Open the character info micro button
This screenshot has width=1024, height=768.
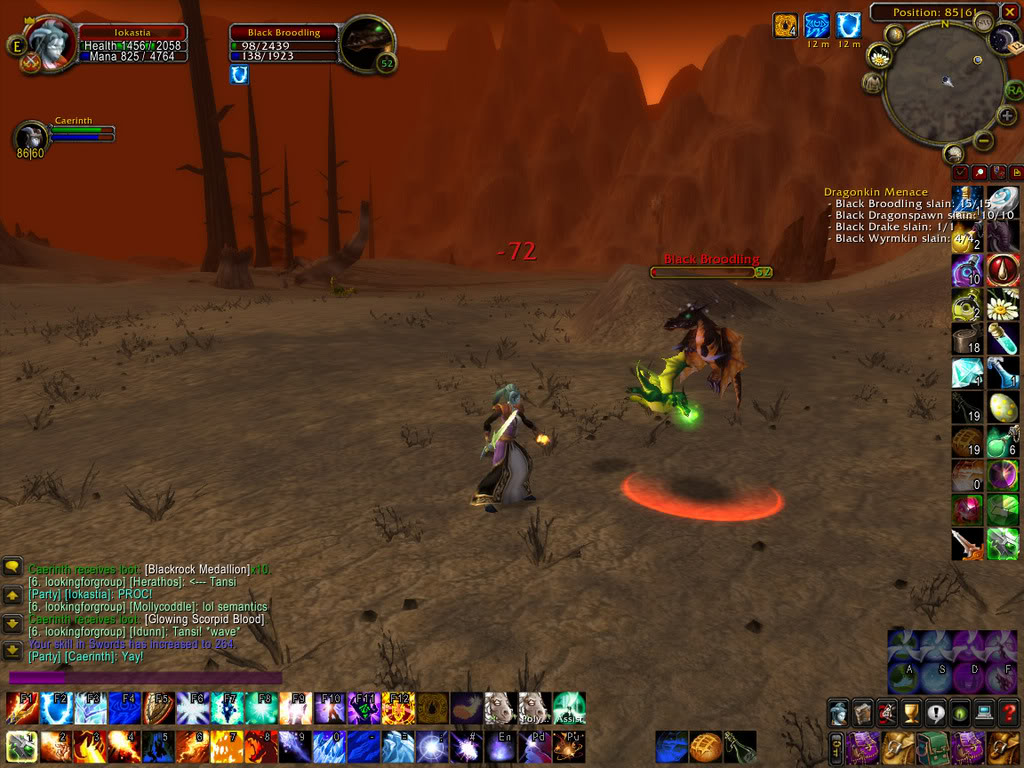coord(838,713)
